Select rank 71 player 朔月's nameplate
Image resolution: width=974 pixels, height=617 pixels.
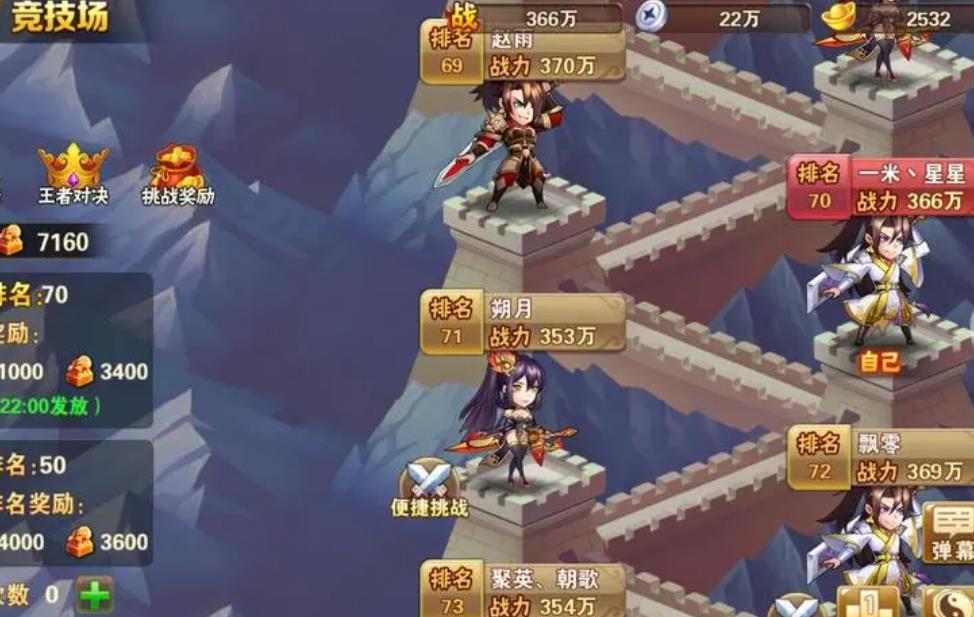523,324
